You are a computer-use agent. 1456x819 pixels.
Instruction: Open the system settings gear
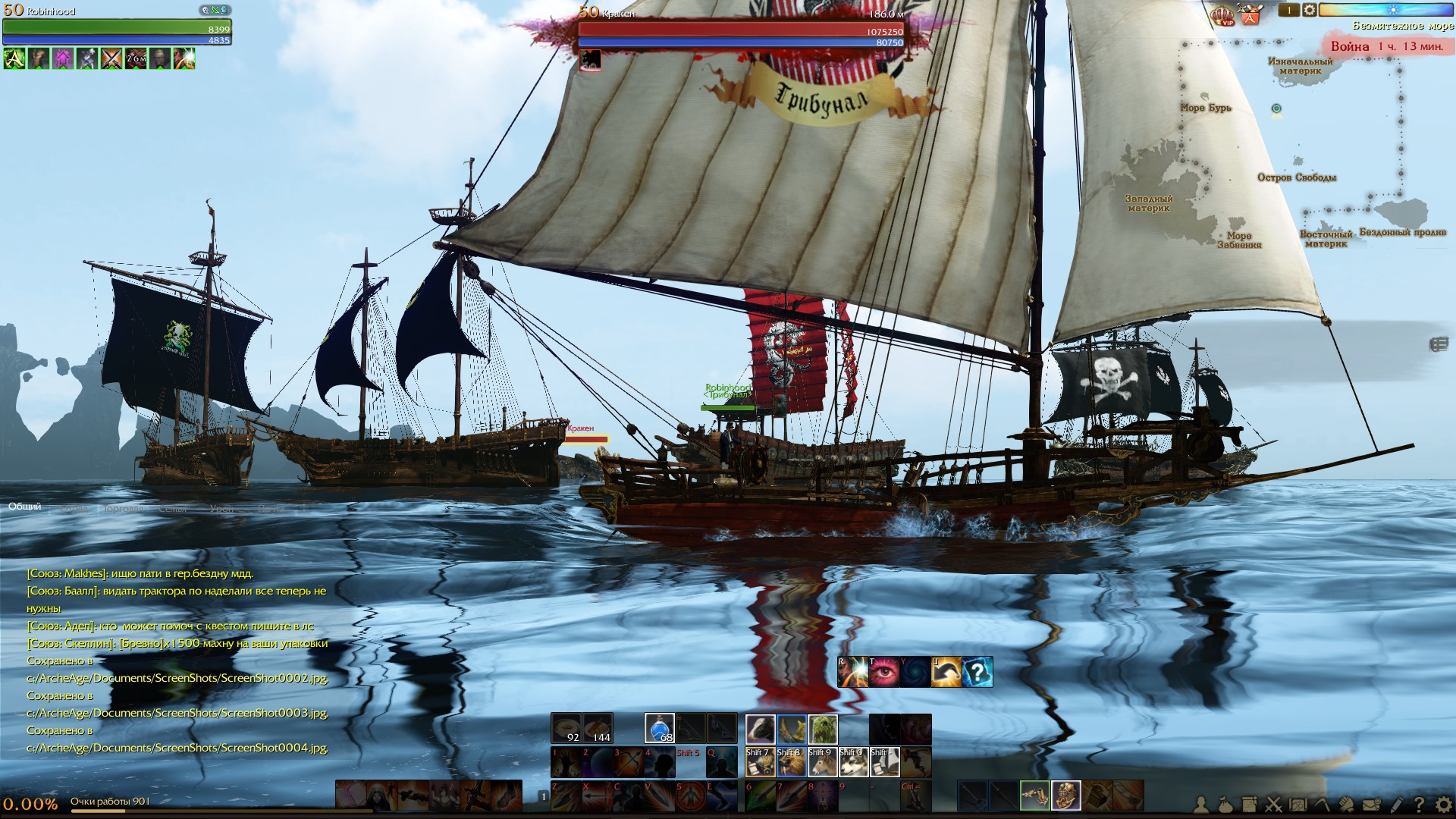(1442, 805)
